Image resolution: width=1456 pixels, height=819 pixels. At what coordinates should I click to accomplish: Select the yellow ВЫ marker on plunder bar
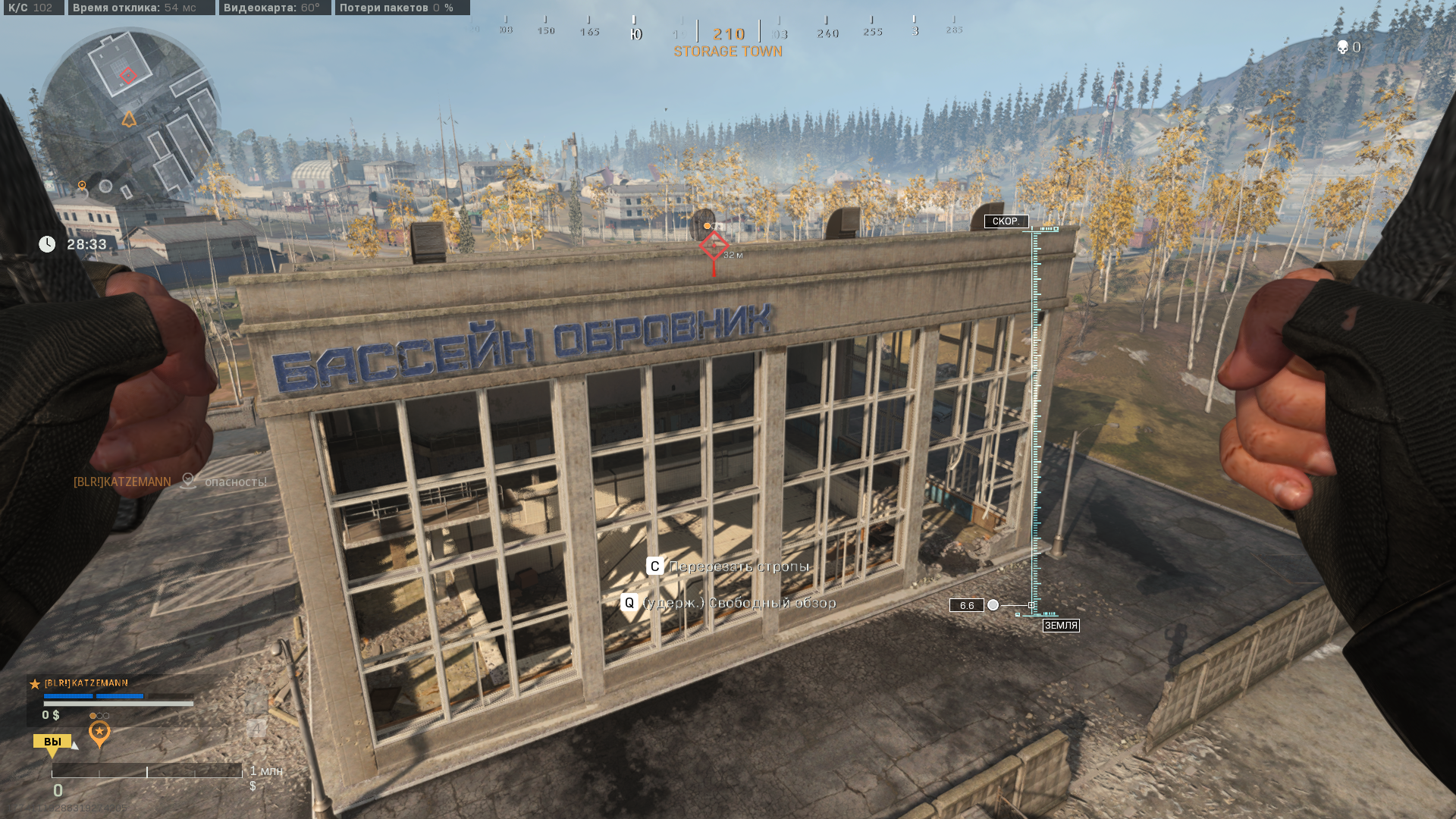[x=52, y=742]
